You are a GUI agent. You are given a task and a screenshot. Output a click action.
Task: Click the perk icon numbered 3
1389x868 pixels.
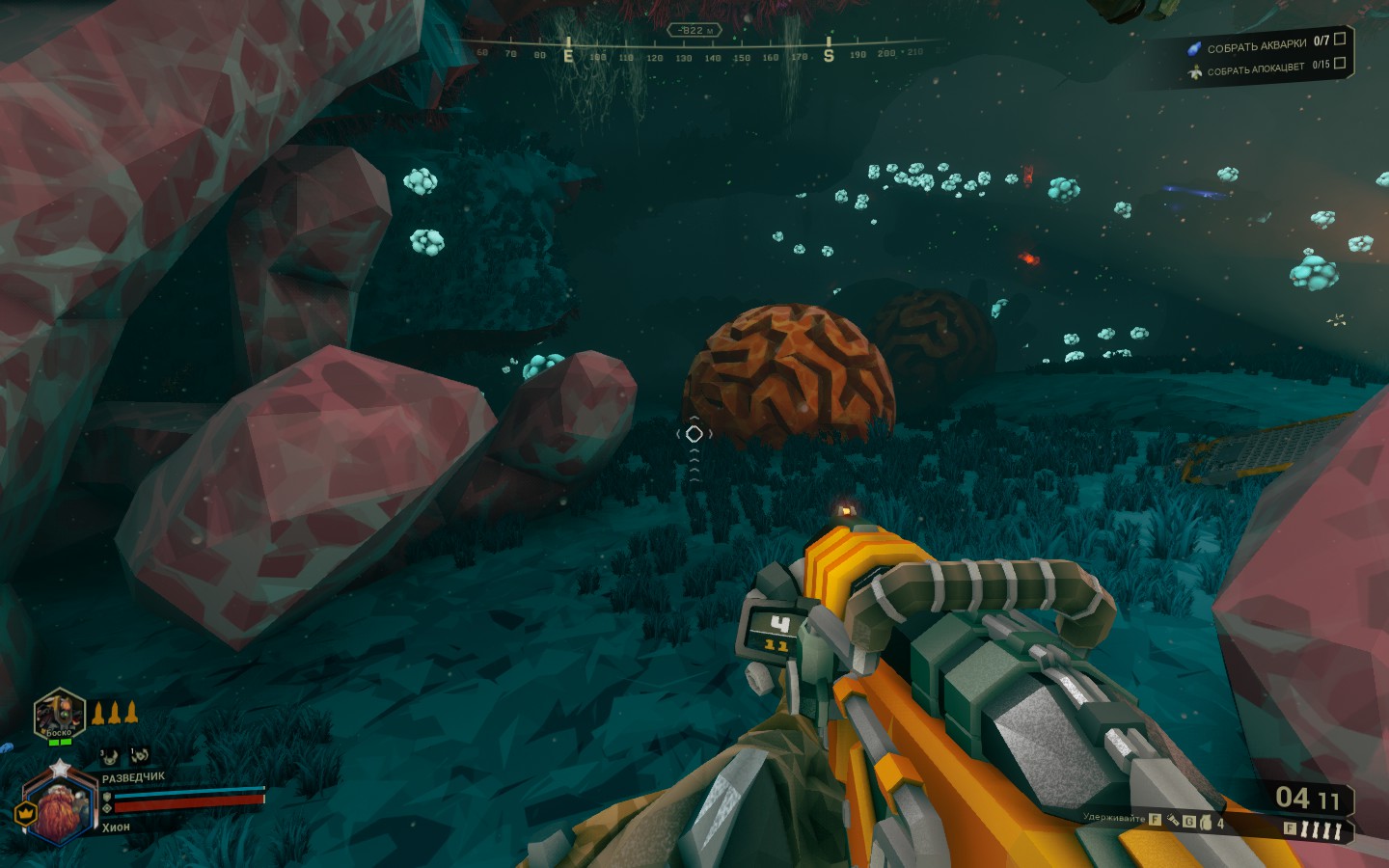111,755
